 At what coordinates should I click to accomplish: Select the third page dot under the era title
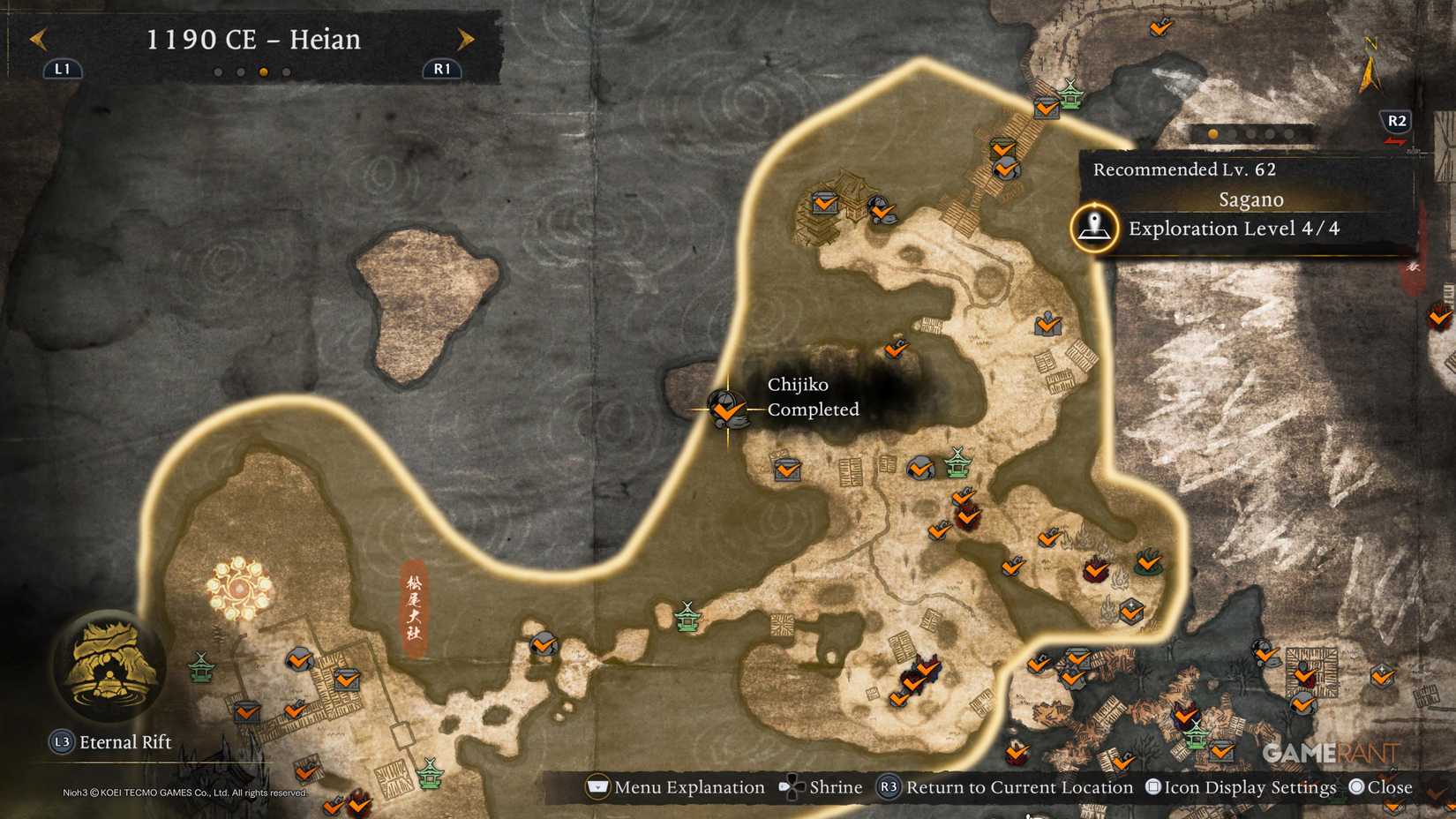pyautogui.click(x=265, y=71)
